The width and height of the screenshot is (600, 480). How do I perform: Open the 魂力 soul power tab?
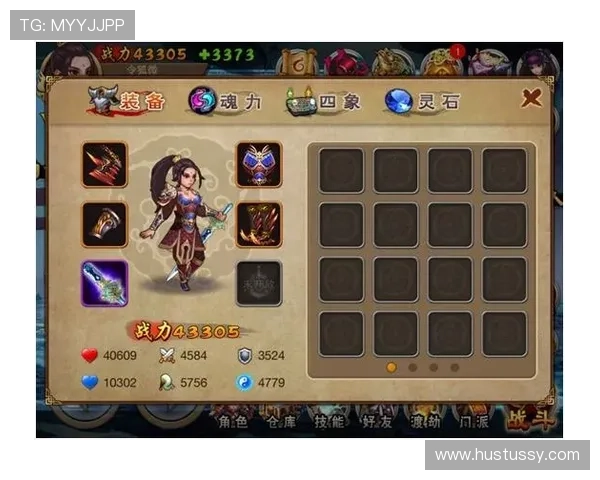click(227, 100)
